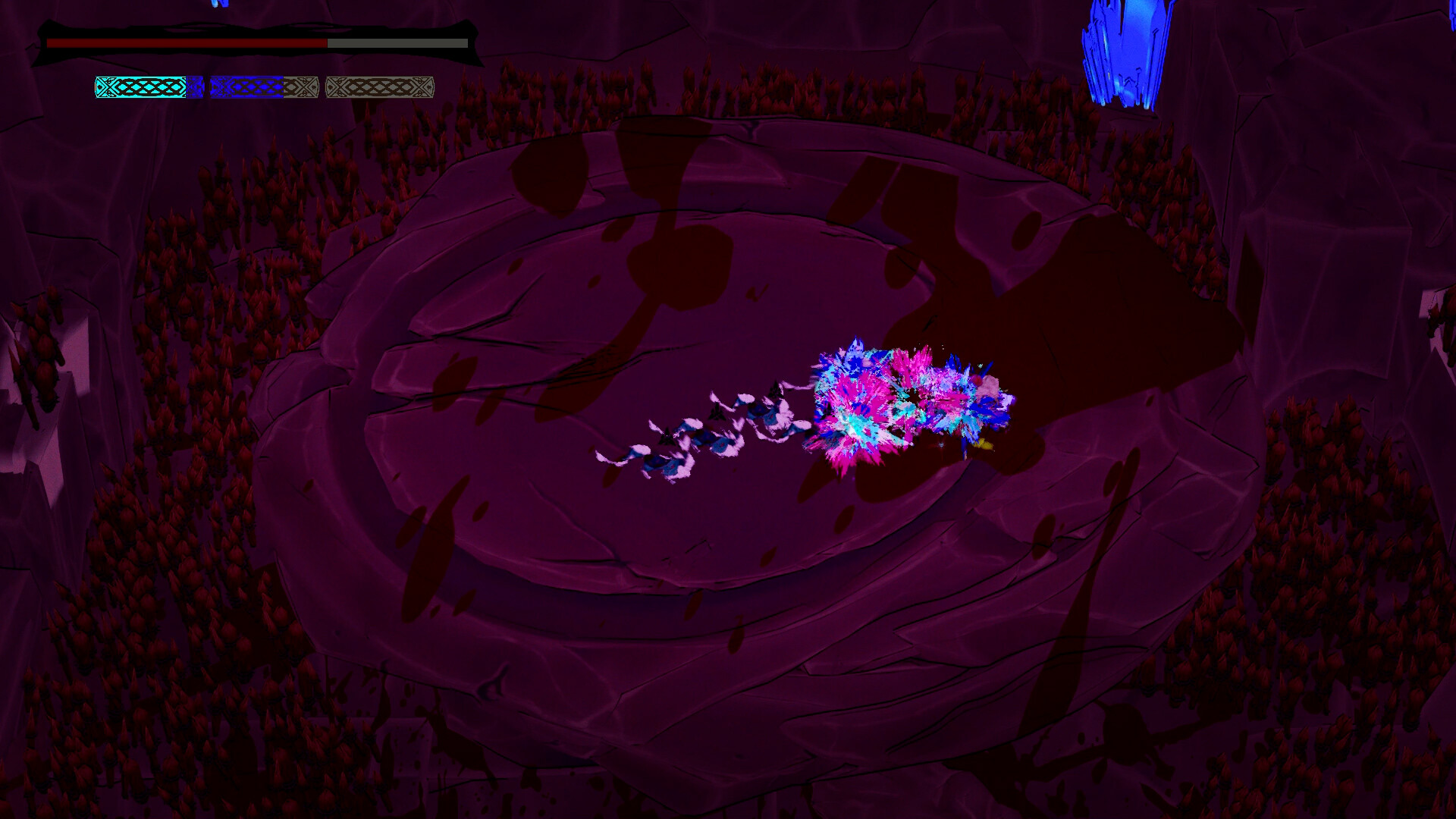Toggle the filled cyan ability meter
1456x819 pixels.
(140, 87)
